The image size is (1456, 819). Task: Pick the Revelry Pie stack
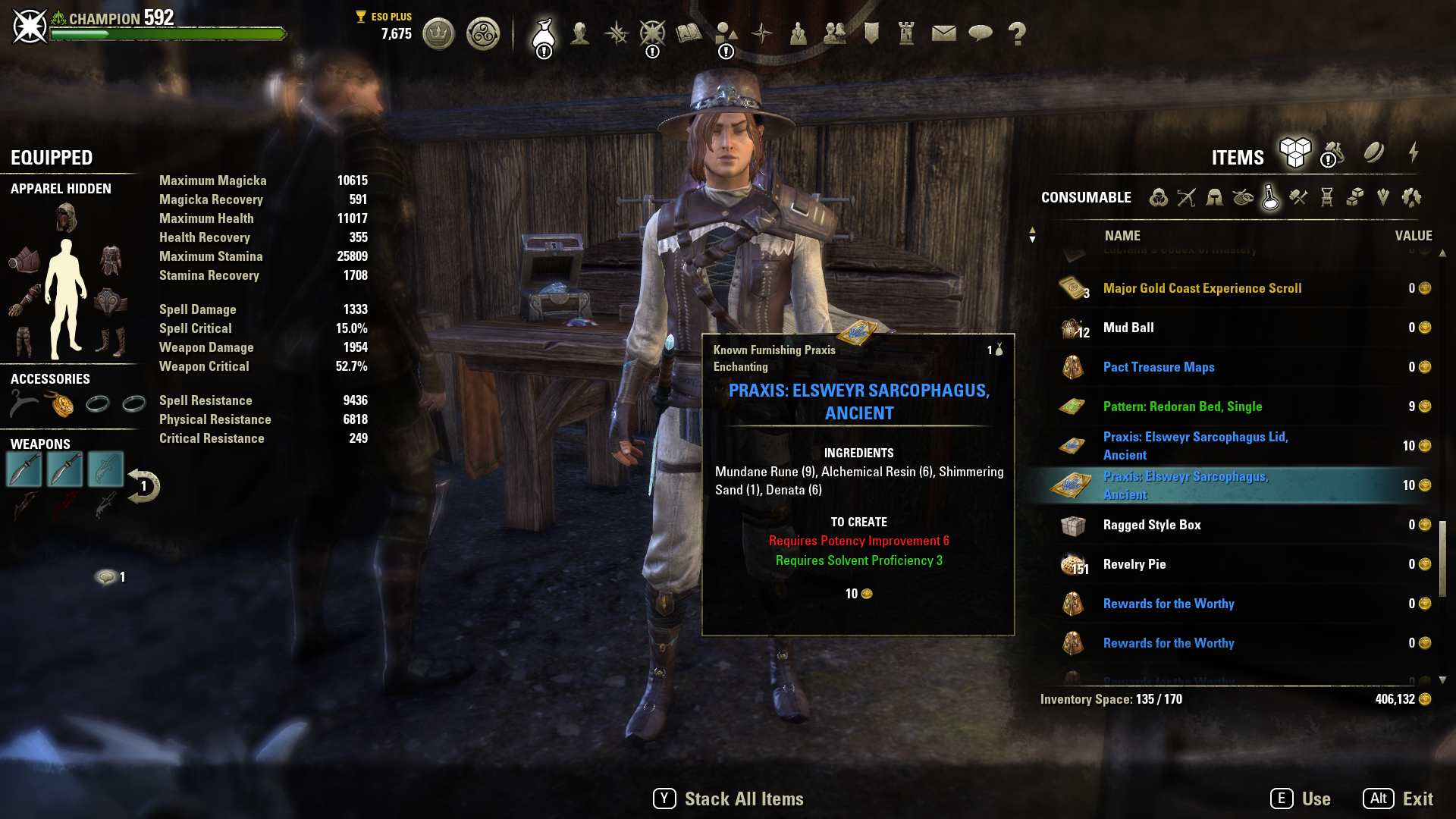[x=1134, y=564]
